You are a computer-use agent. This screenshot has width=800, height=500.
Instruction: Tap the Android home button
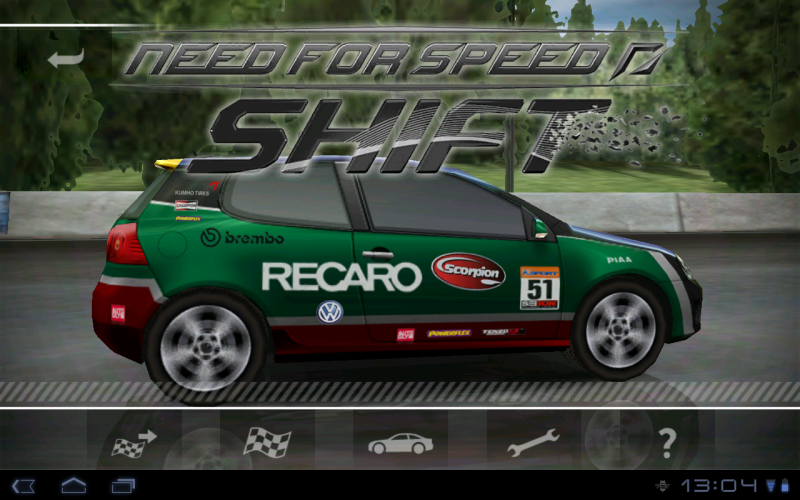pyautogui.click(x=74, y=486)
